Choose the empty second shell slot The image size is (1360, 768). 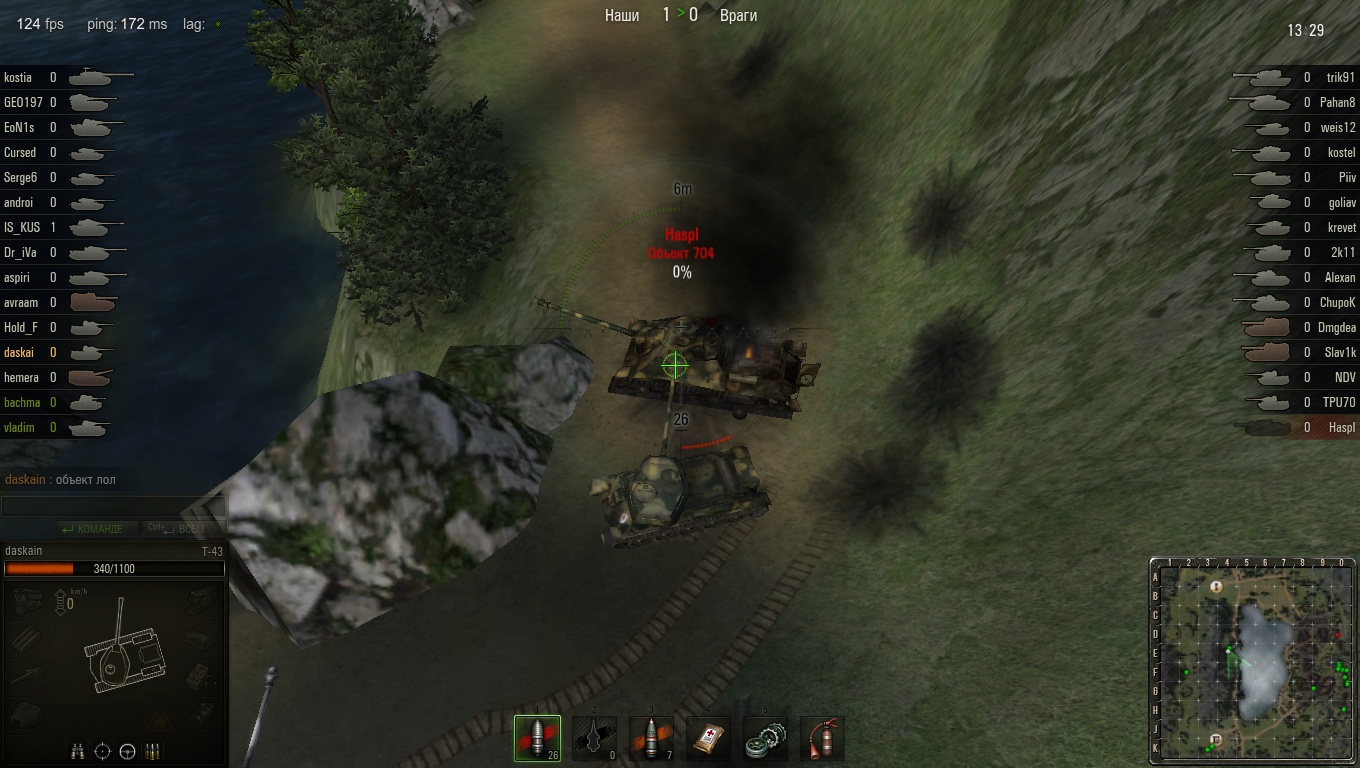pos(594,739)
